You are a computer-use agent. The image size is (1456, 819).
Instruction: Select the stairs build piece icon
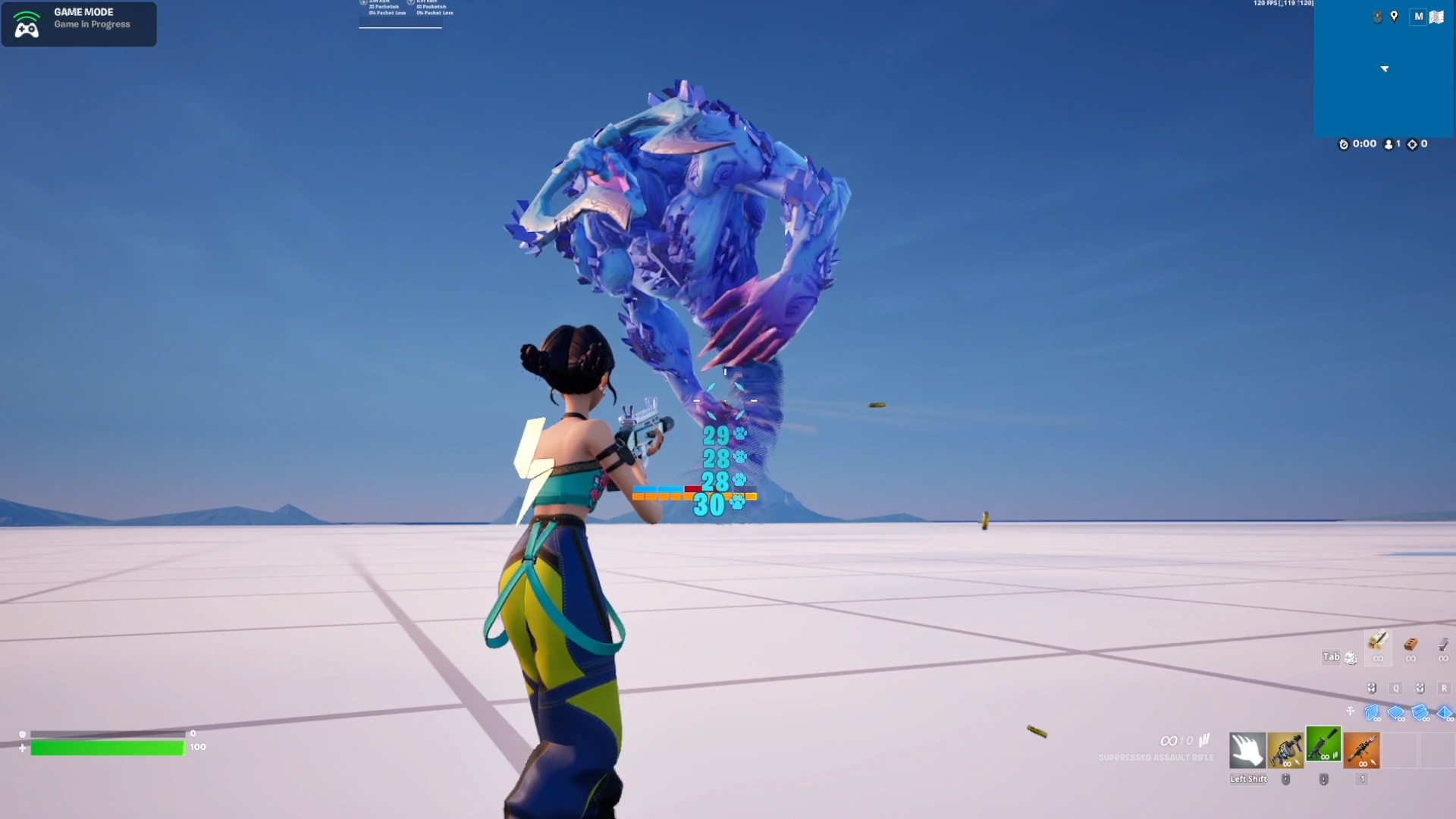pos(1420,711)
